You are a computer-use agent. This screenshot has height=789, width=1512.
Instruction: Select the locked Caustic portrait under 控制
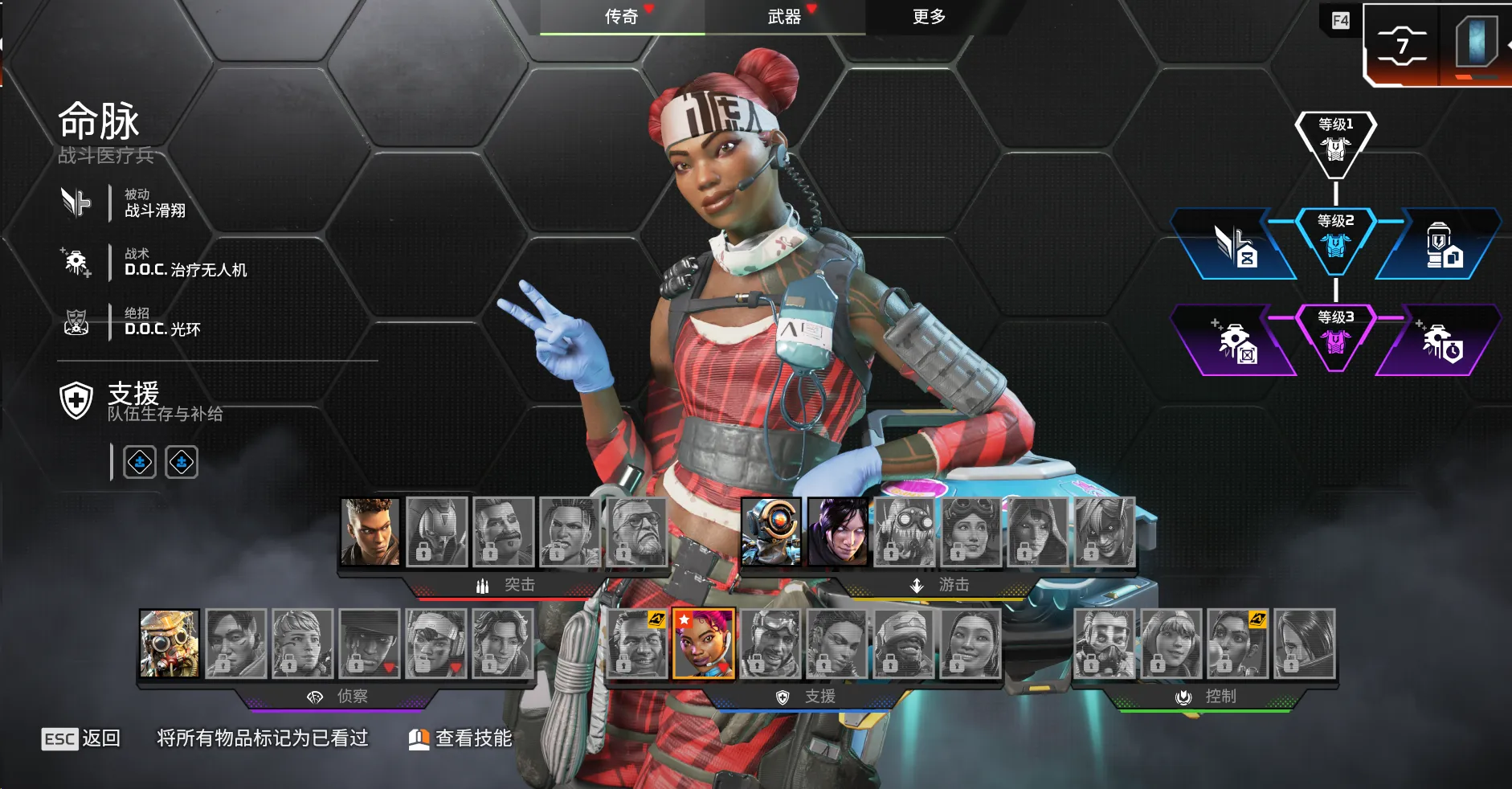(1105, 643)
